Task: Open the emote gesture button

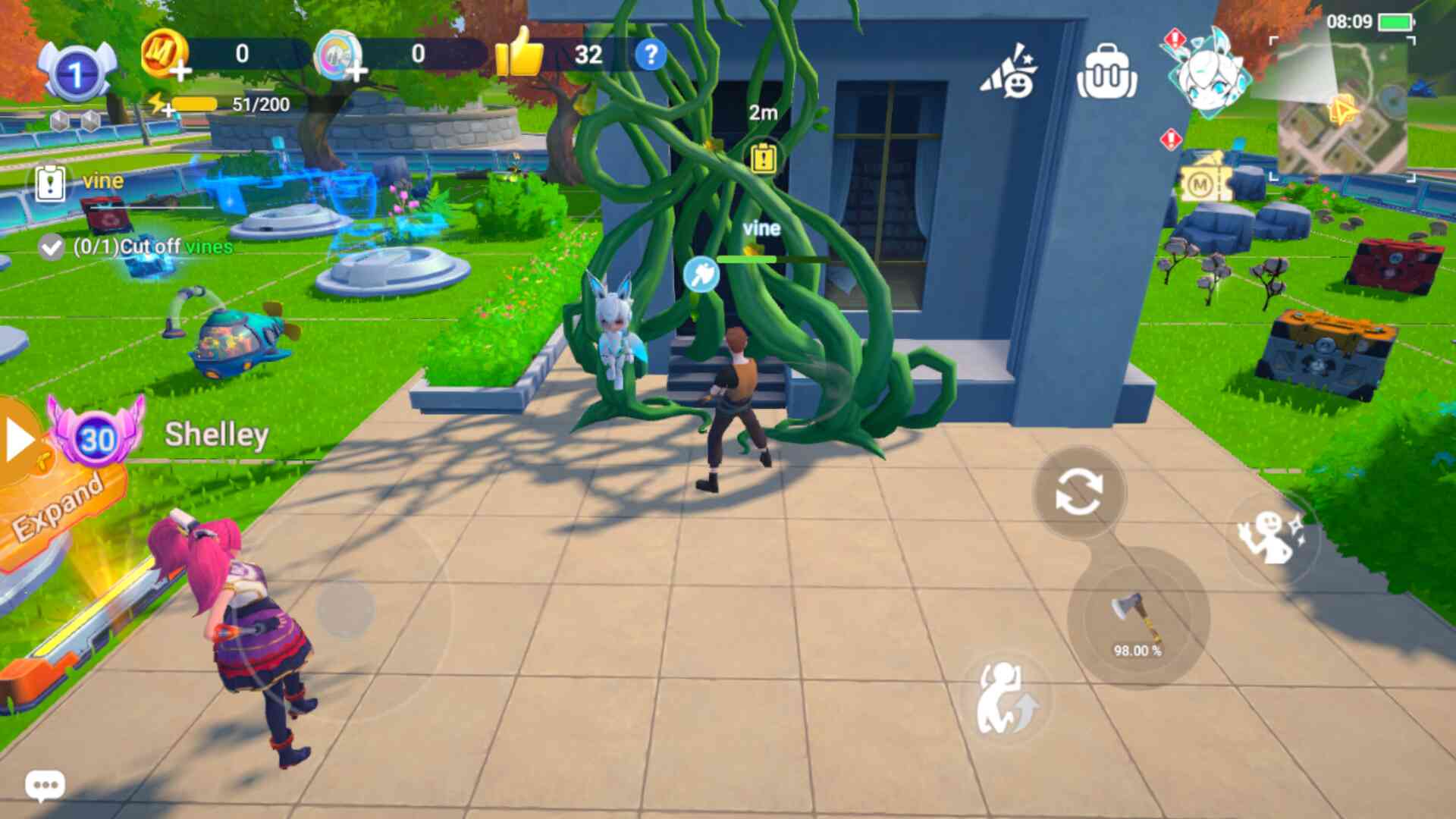Action: click(x=1272, y=536)
